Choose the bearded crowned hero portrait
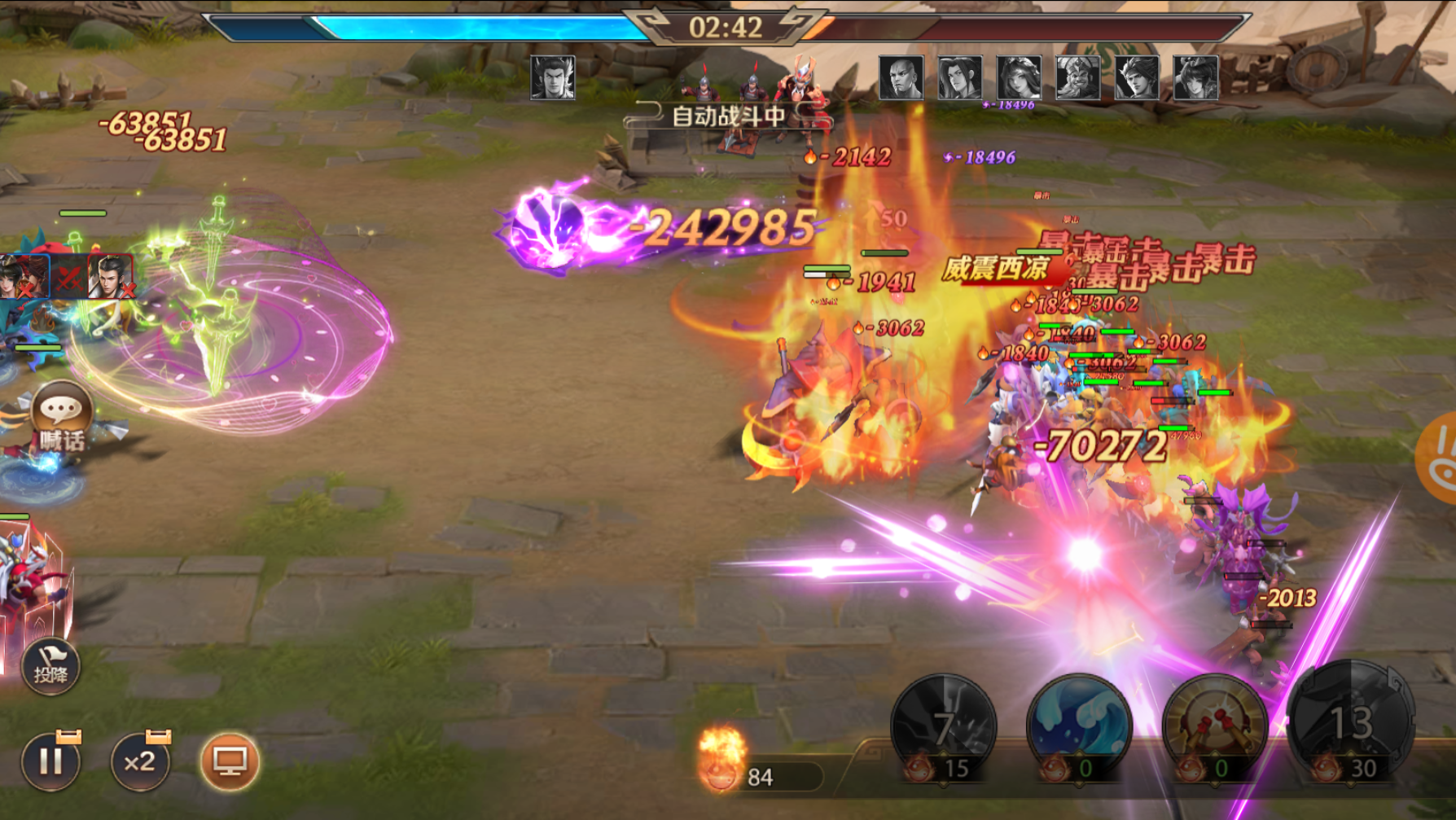 click(1077, 78)
